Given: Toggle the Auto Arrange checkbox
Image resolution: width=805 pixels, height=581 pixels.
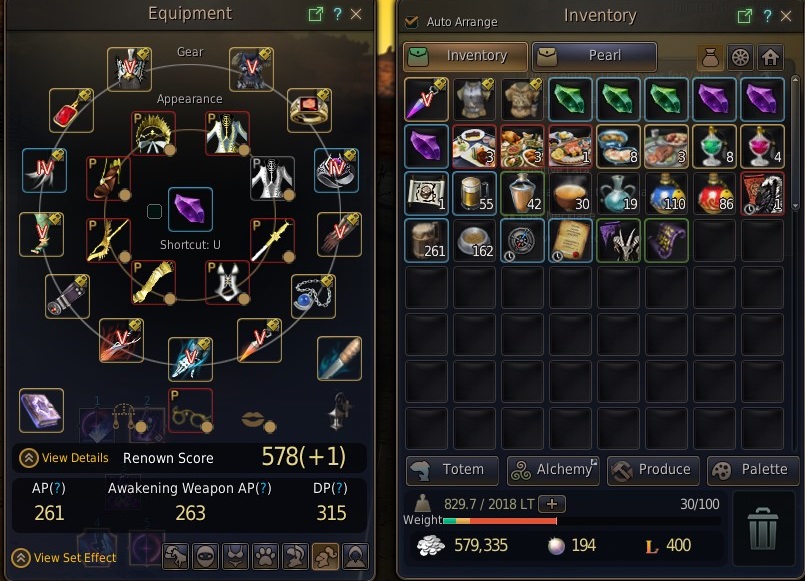Looking at the screenshot, I should 412,21.
